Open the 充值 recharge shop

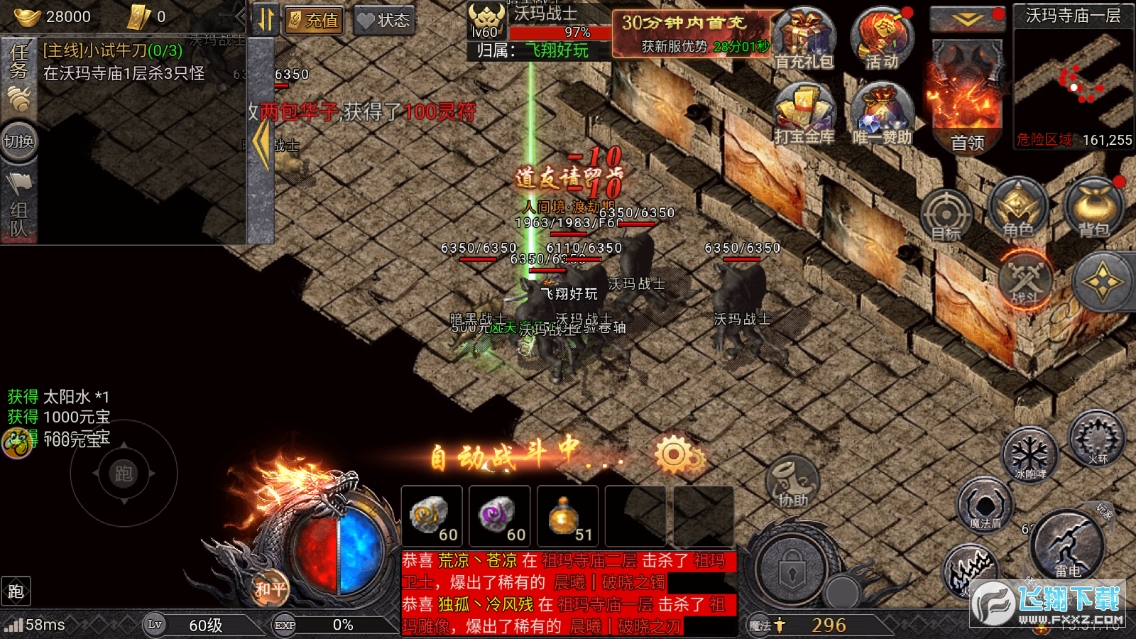[x=313, y=20]
